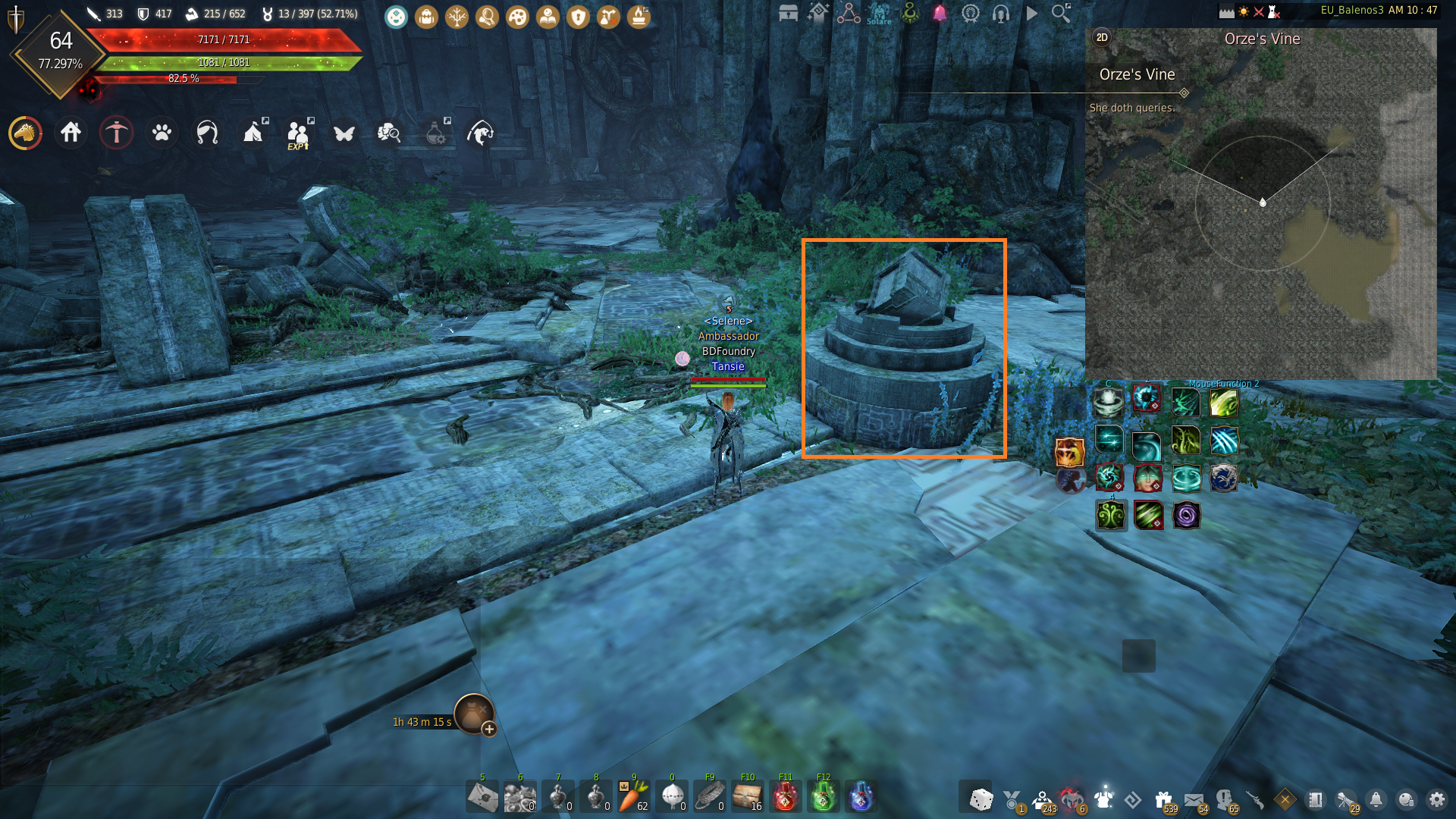This screenshot has height=819, width=1456.
Task: Open the Solare arena icon
Action: [878, 14]
